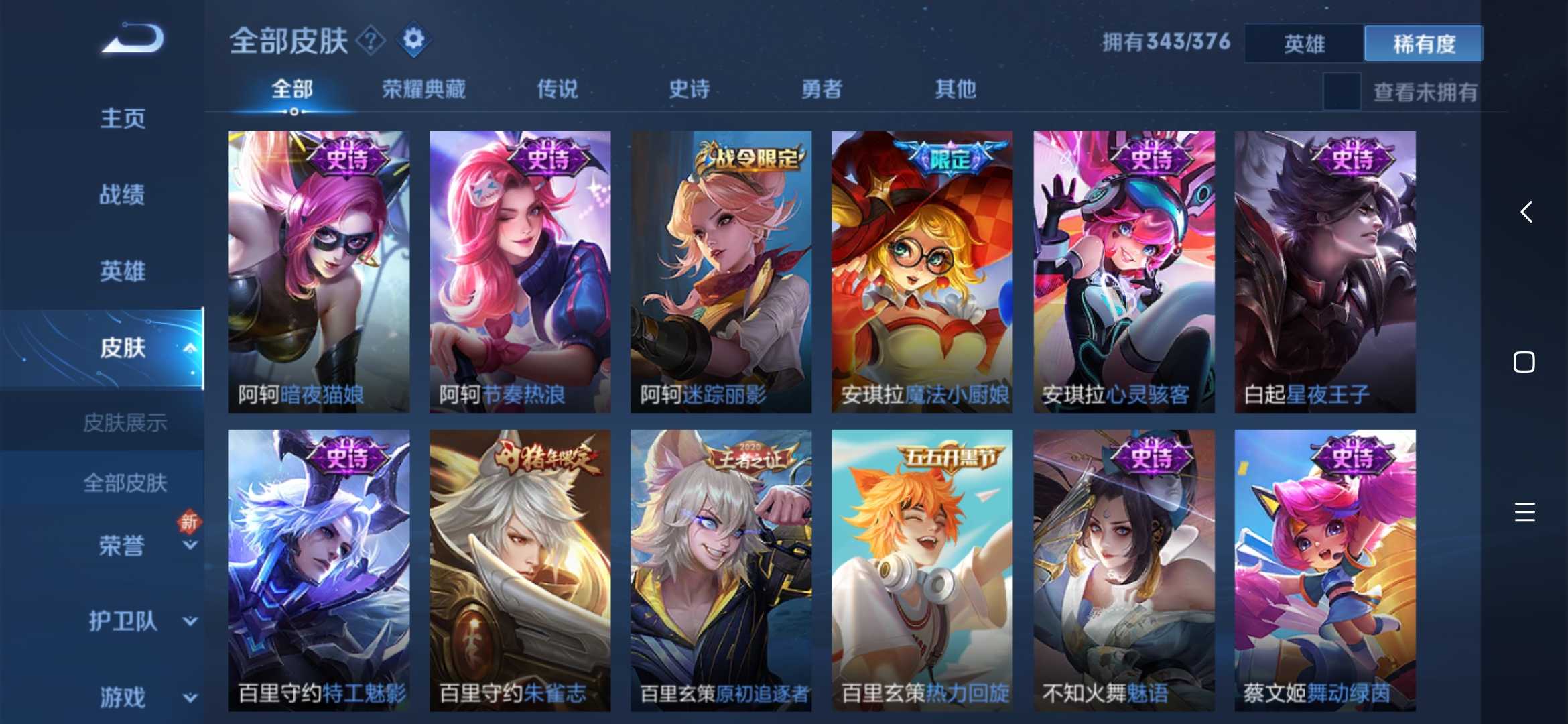Select the 主页 sidebar entry
This screenshot has width=1568, height=724.
pyautogui.click(x=123, y=117)
